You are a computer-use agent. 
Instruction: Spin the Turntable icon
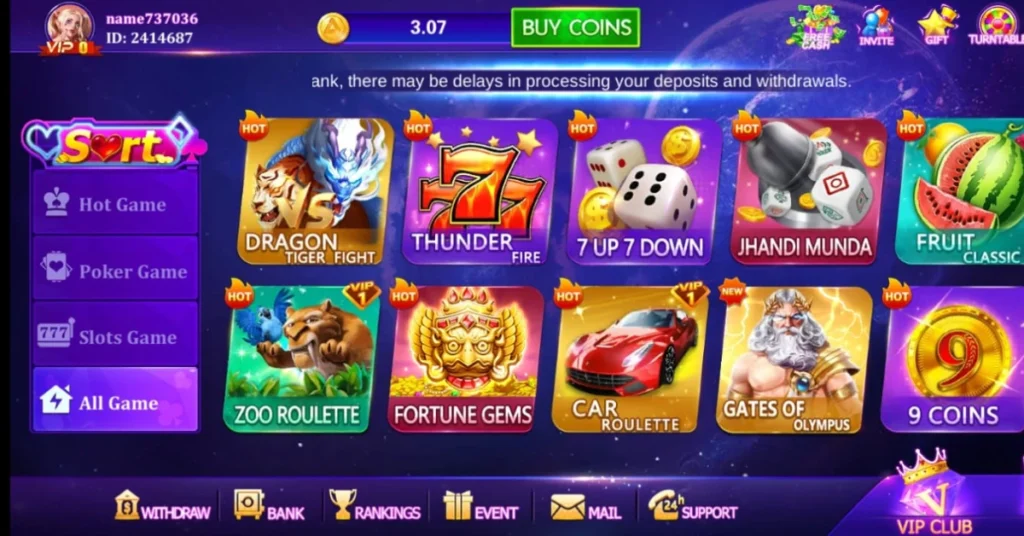pyautogui.click(x=996, y=26)
